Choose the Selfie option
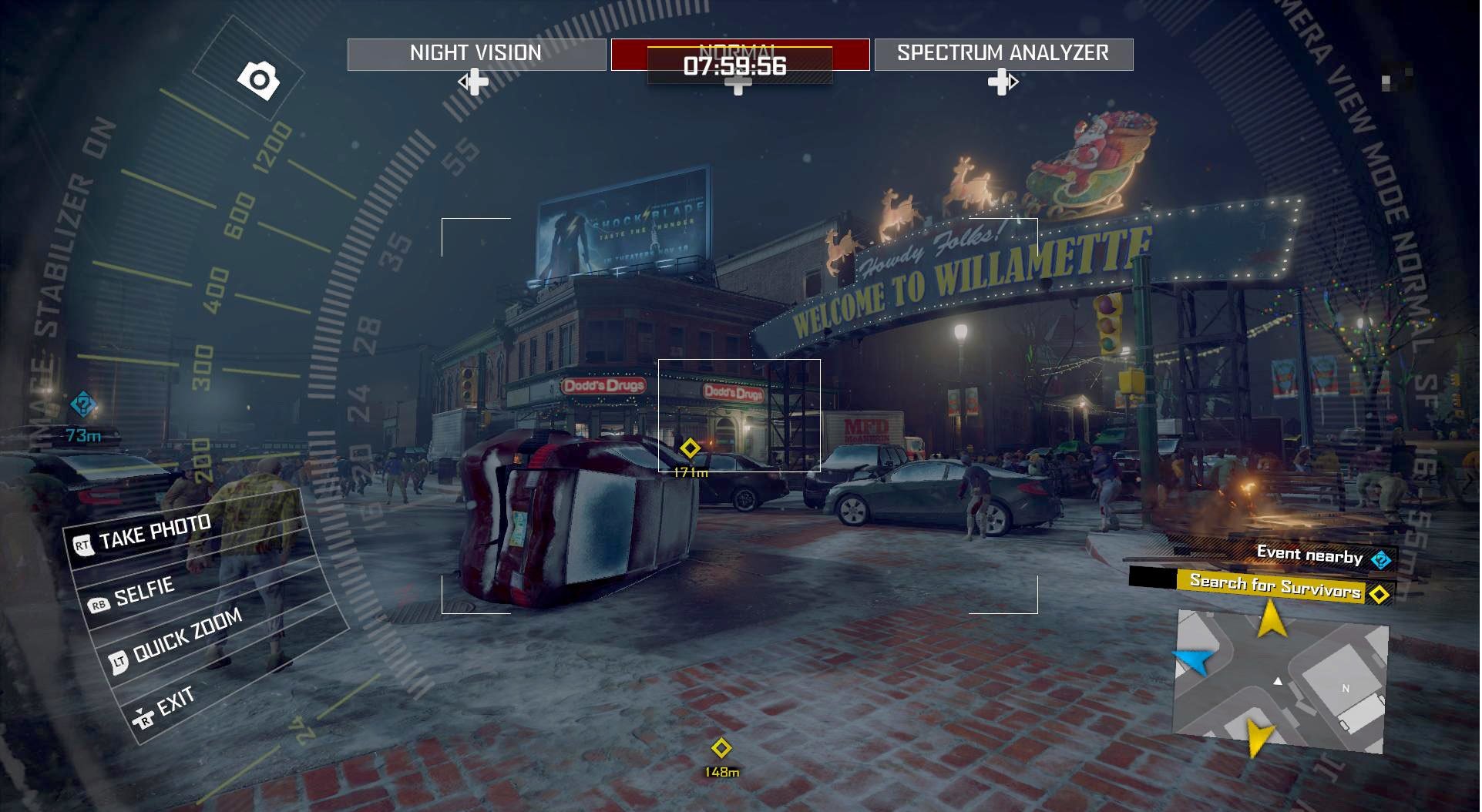 click(144, 591)
